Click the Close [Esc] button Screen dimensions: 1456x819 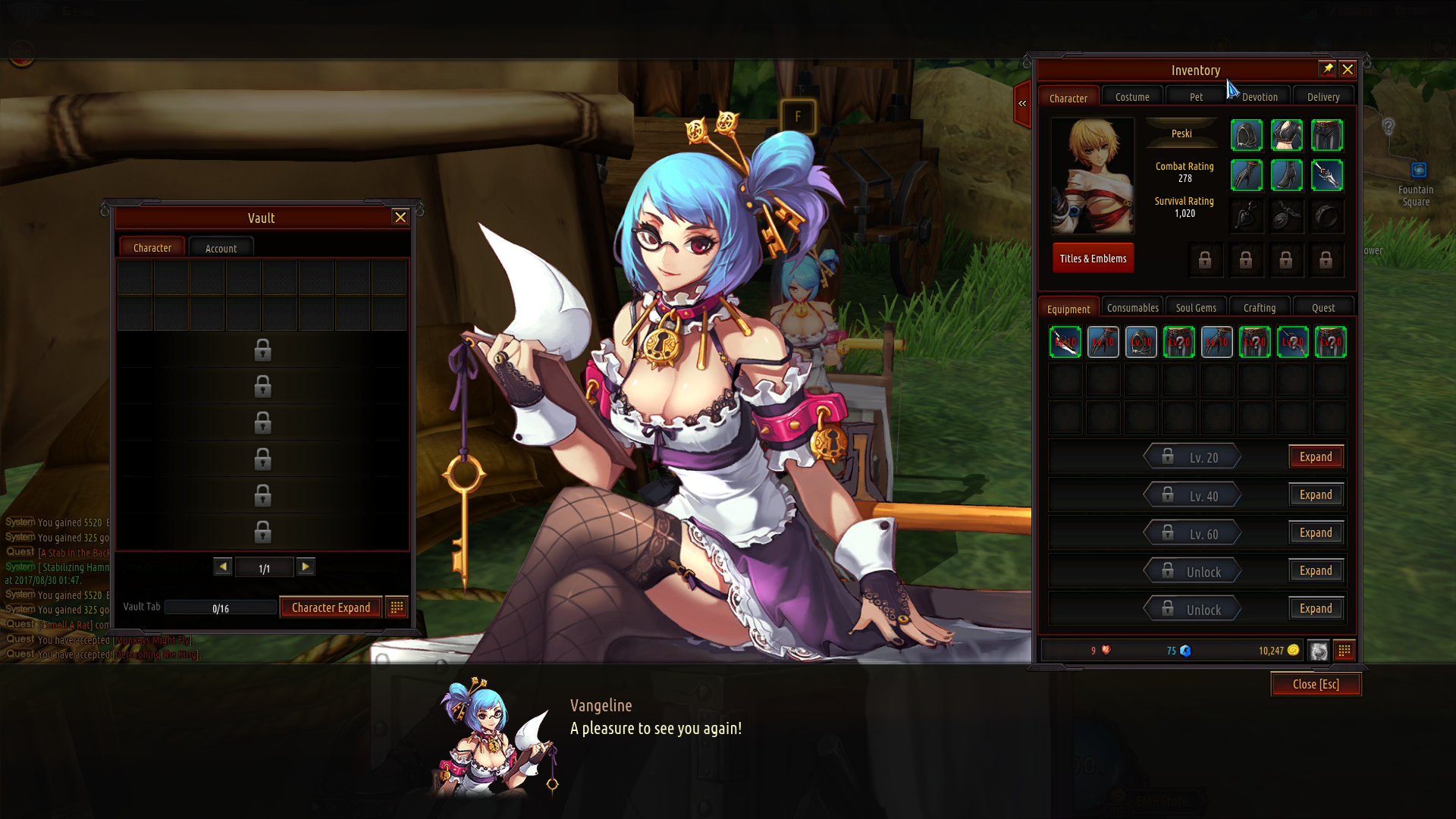[1316, 684]
